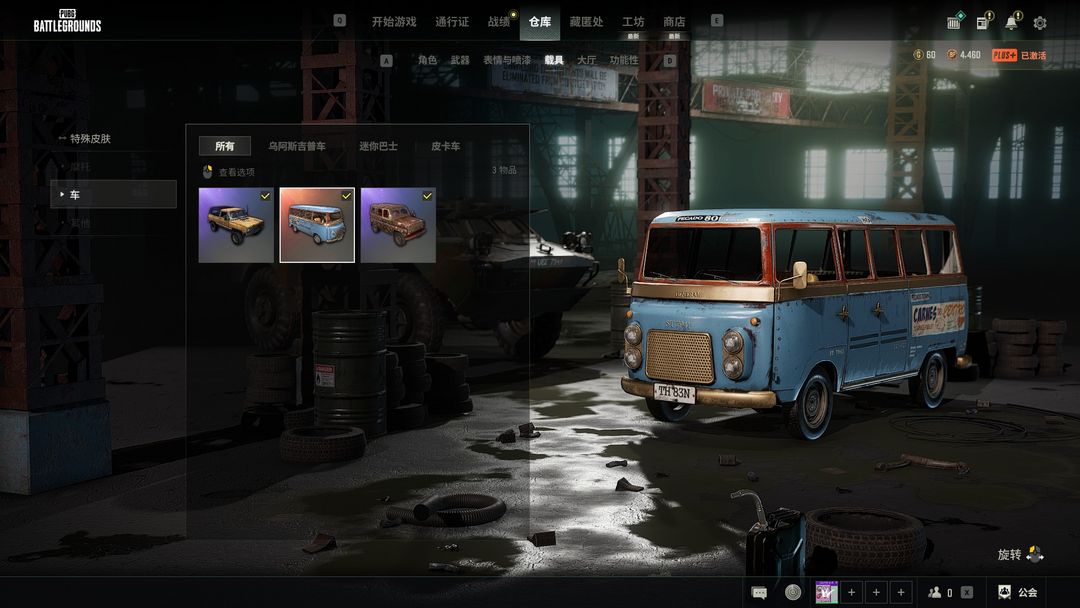Switch to the 武器 weapons tab
Screen dimensions: 1080x608
point(460,60)
